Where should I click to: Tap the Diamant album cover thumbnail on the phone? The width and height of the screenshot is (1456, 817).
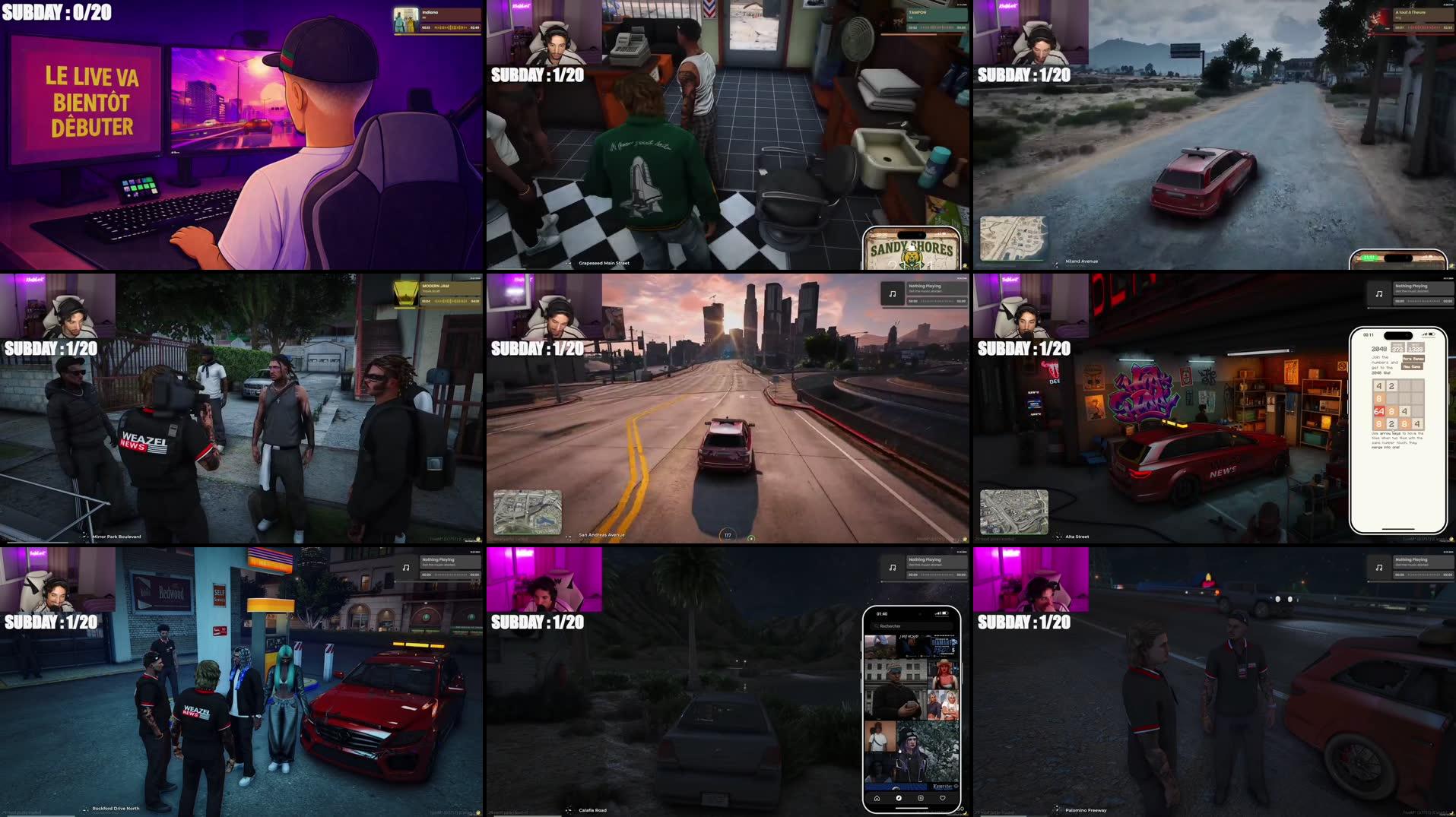click(943, 644)
